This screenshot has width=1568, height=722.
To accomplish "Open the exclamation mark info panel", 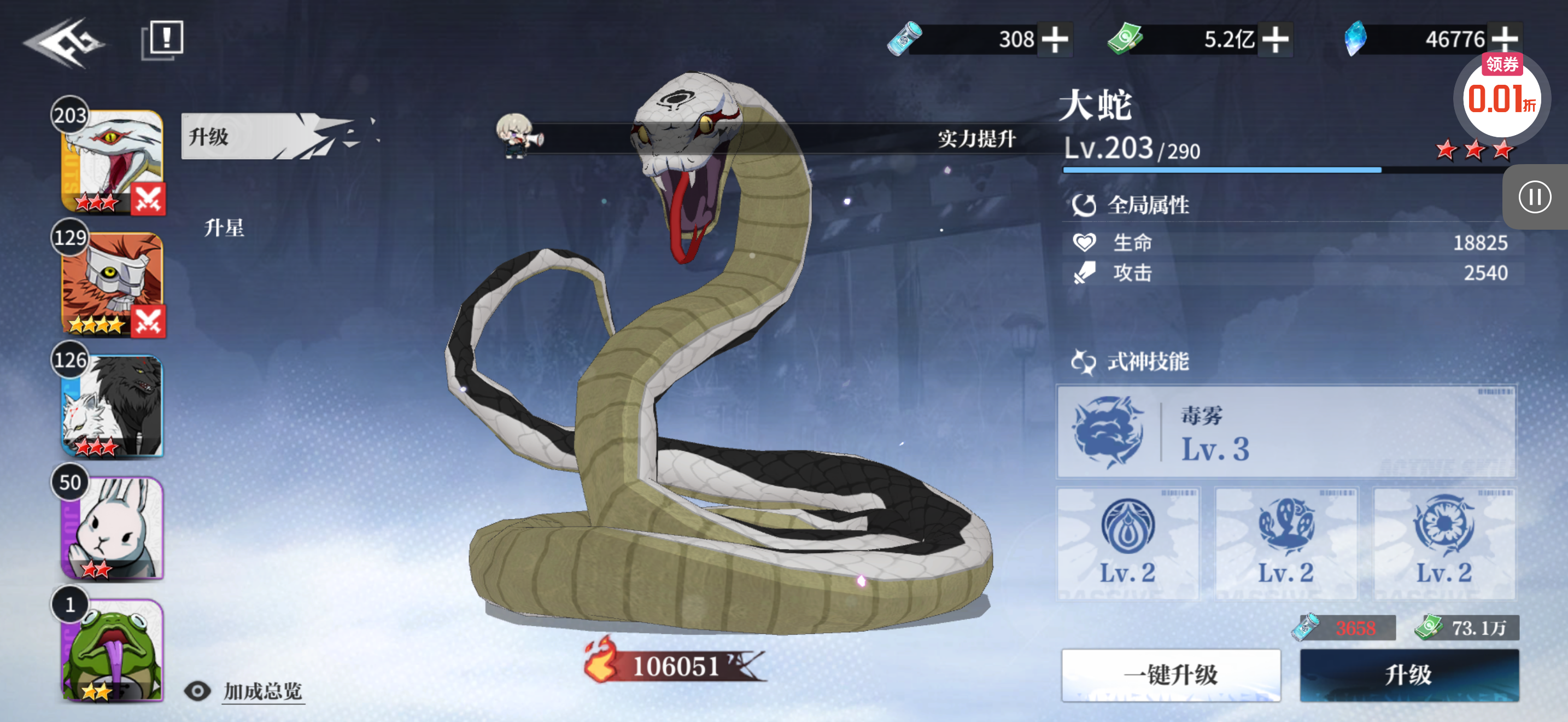I will (x=162, y=40).
